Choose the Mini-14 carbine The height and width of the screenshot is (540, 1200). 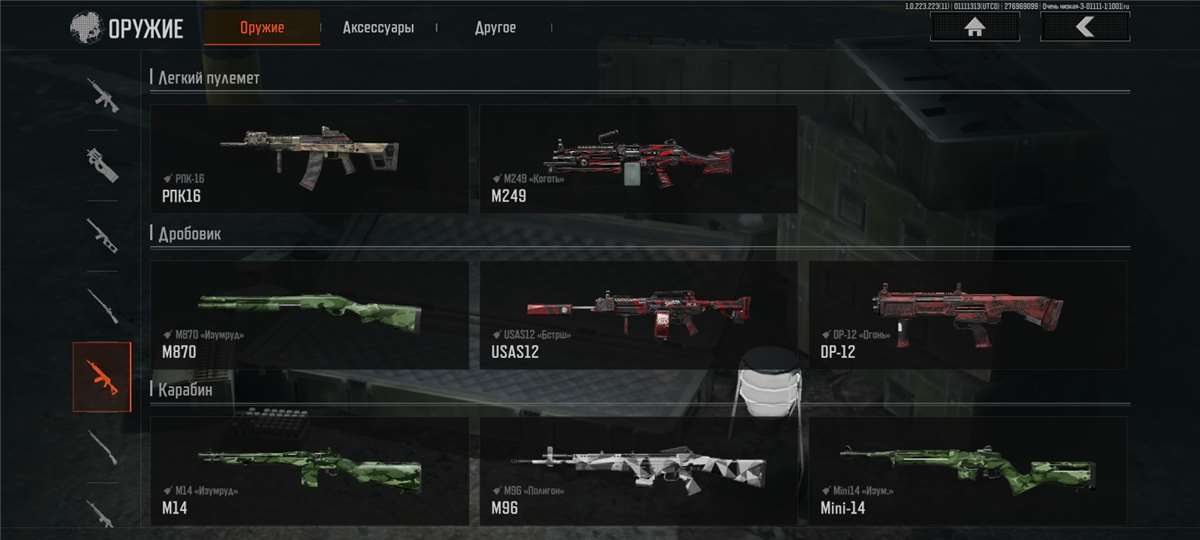[x=967, y=471]
